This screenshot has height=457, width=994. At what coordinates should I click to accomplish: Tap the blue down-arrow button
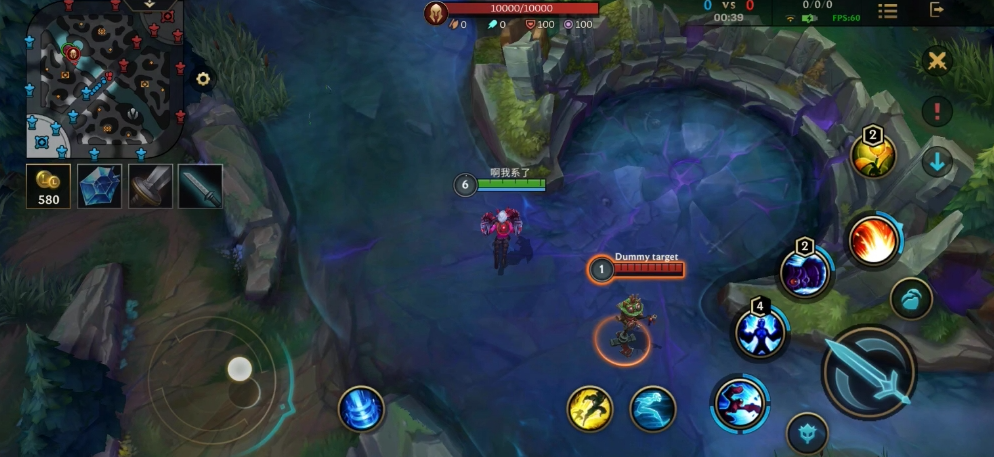pyautogui.click(x=937, y=161)
